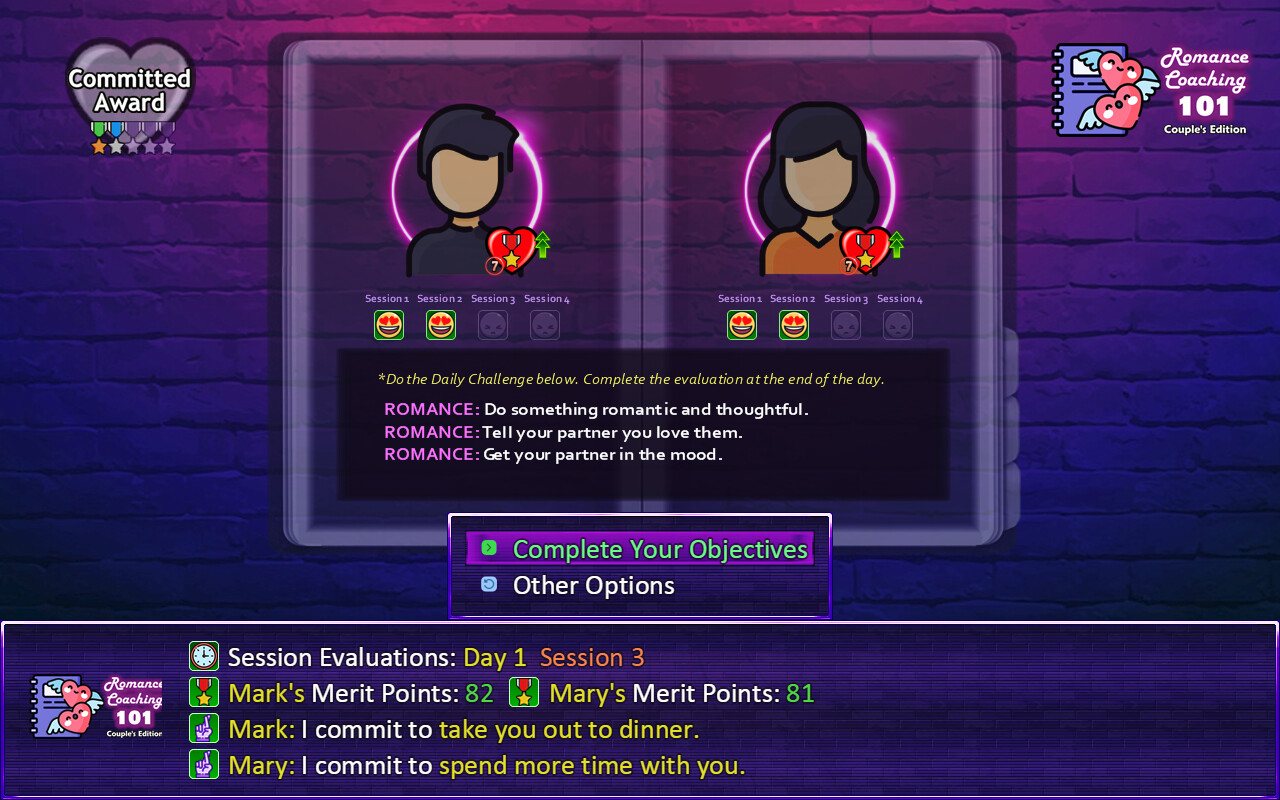
Task: Toggle Mark's Session 1 heart-eyes evaluation
Action: pos(389,324)
